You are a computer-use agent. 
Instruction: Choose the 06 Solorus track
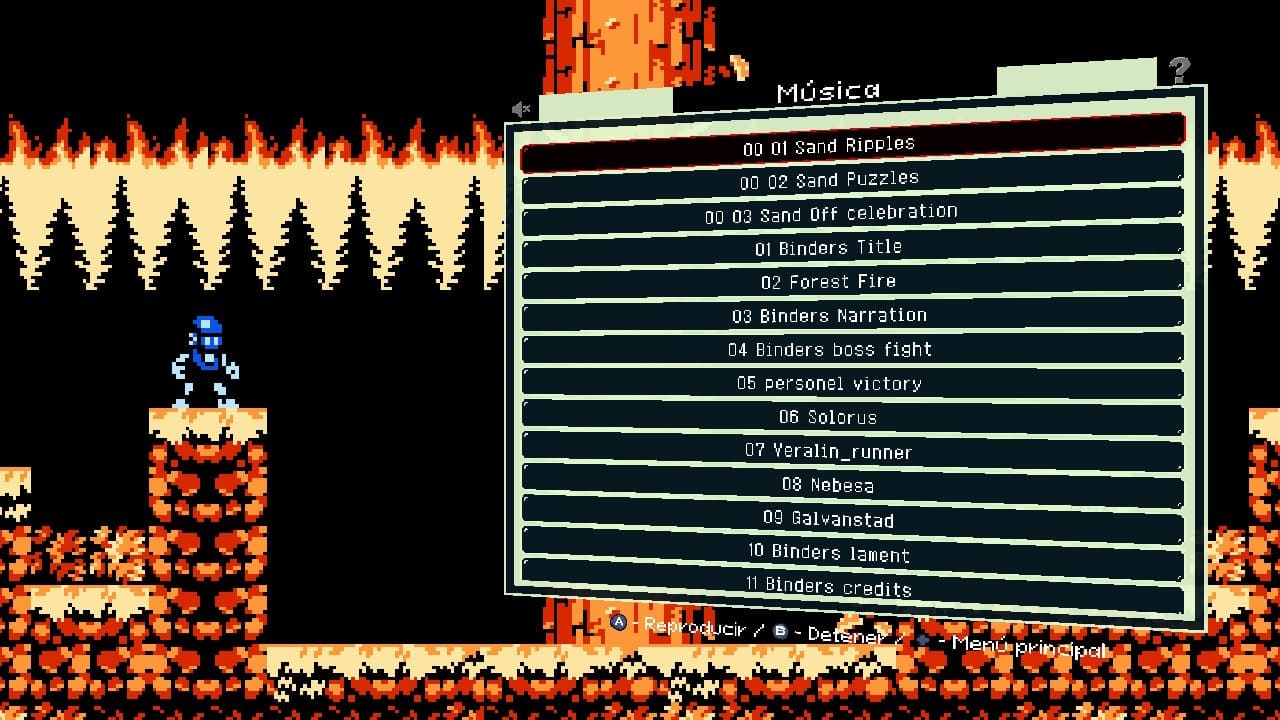[x=829, y=417]
